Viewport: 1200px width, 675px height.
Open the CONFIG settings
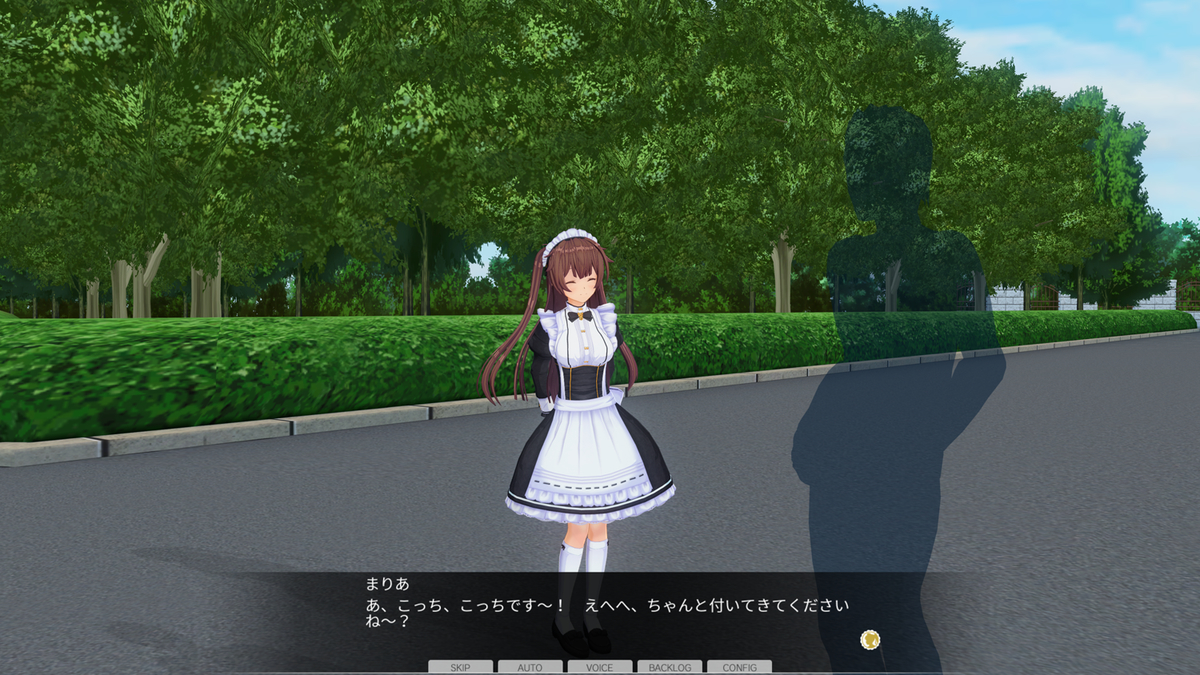(739, 667)
